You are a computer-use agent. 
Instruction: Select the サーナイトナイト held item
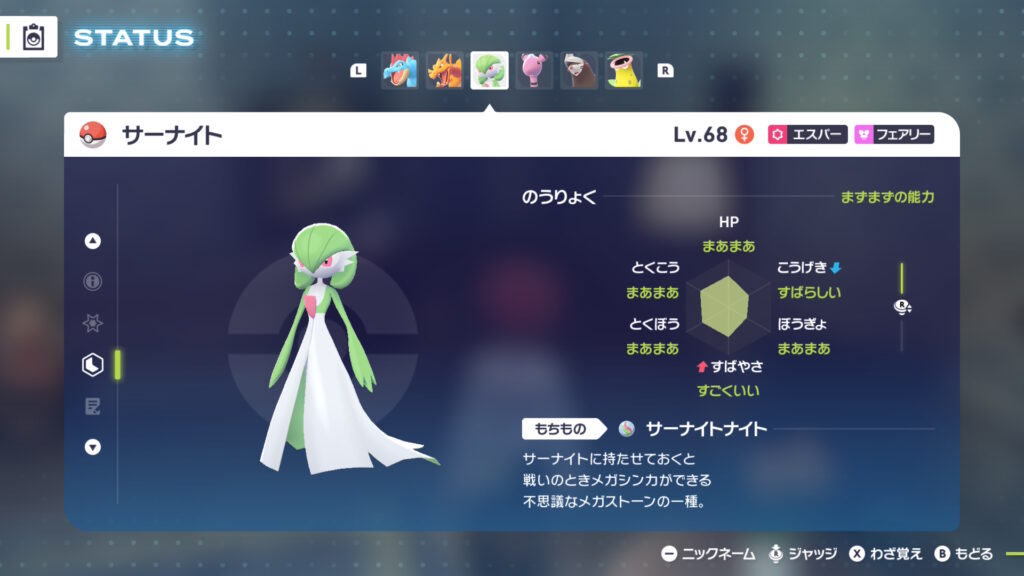point(705,429)
